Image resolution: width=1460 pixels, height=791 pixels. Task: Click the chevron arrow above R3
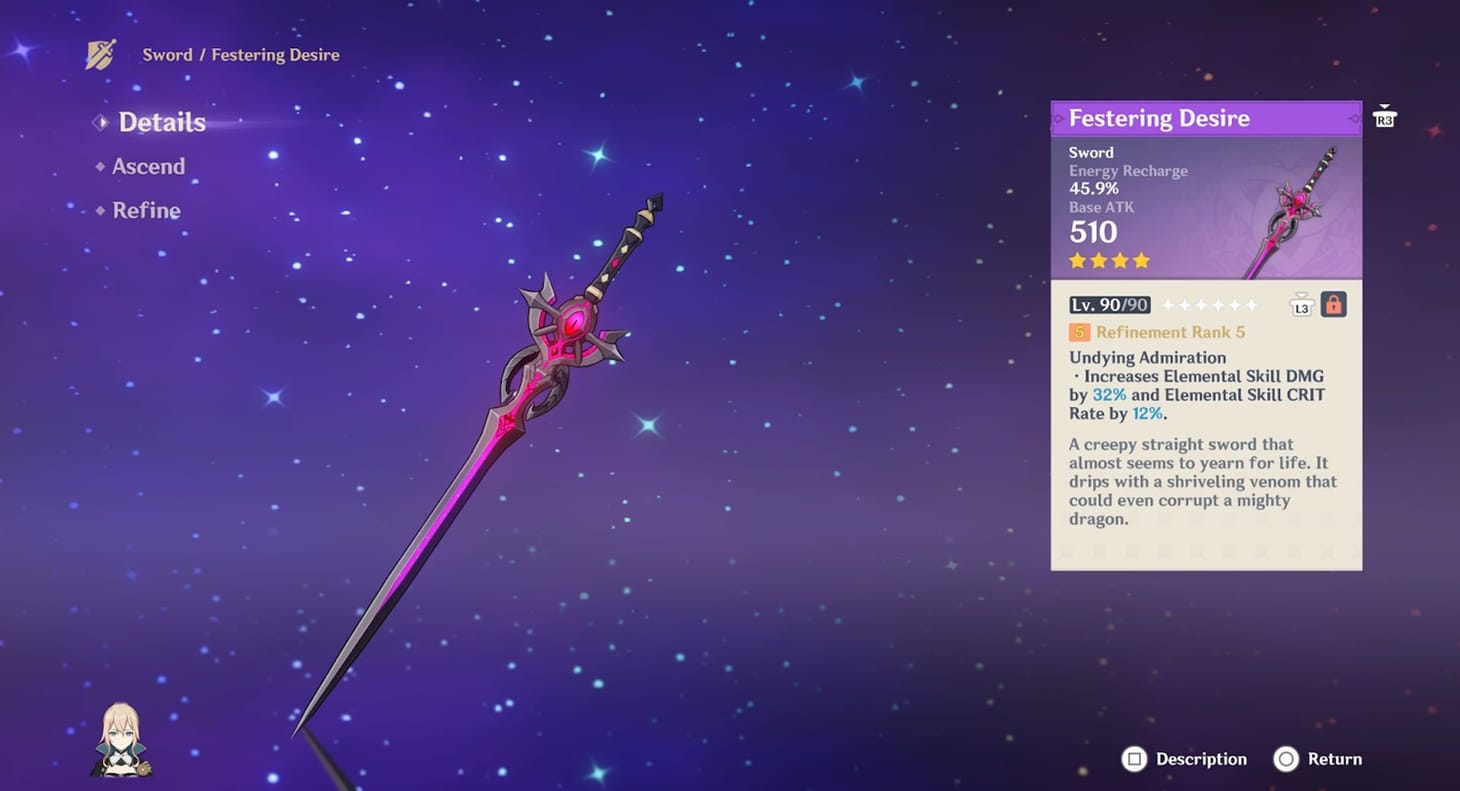tap(1385, 105)
